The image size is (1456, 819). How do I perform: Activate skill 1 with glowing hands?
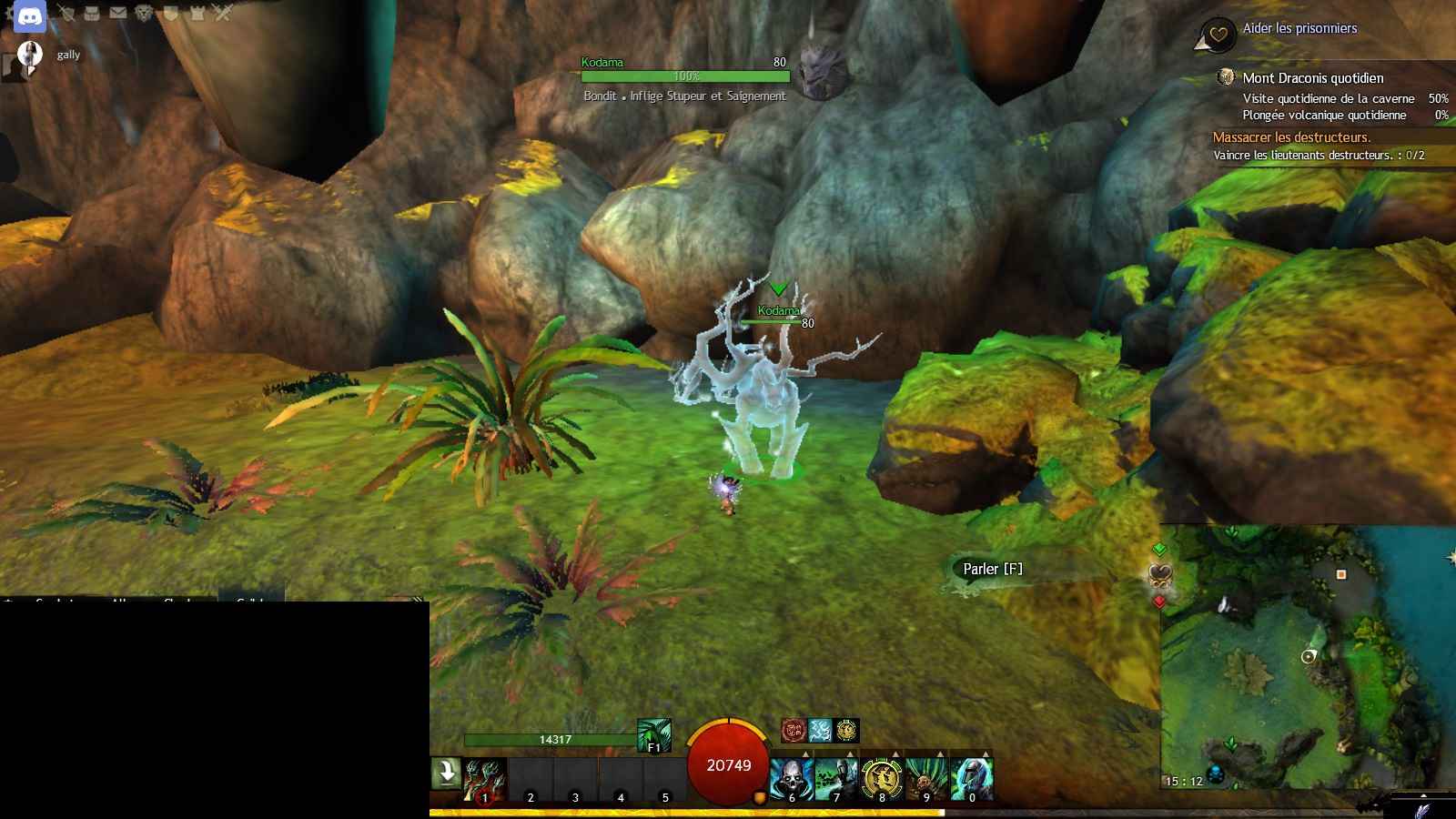[x=484, y=781]
